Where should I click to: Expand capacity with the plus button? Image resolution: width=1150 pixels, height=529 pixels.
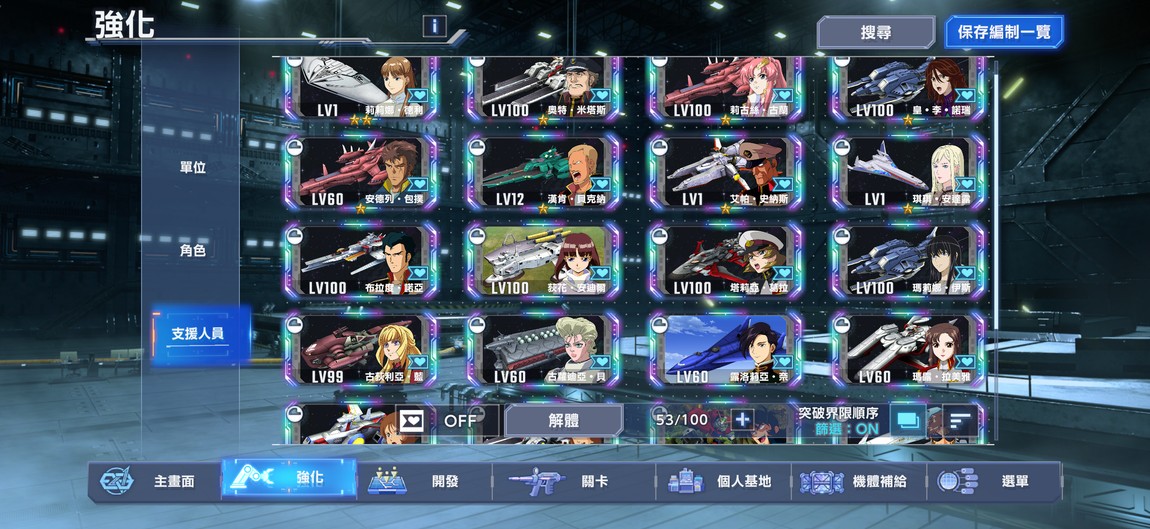pos(742,420)
